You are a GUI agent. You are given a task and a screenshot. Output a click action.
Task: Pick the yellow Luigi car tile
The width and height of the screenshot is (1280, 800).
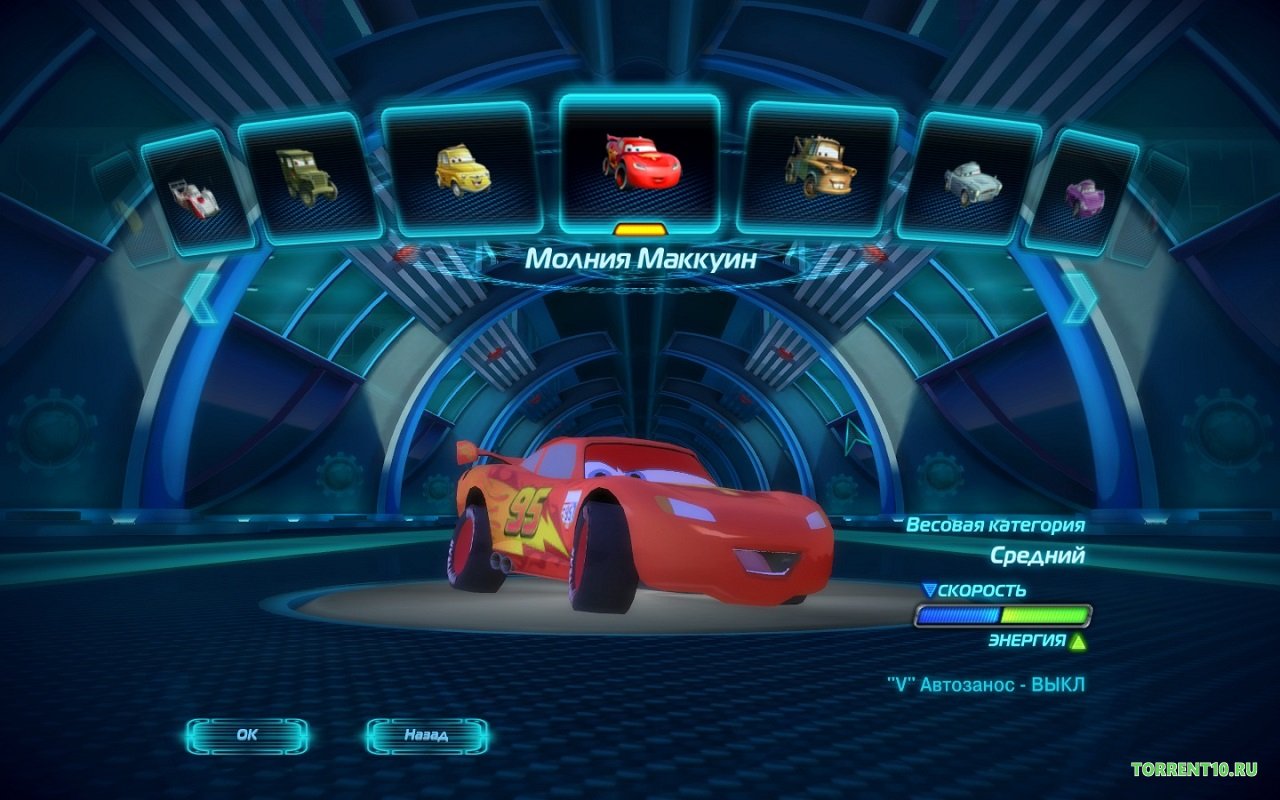pyautogui.click(x=461, y=170)
